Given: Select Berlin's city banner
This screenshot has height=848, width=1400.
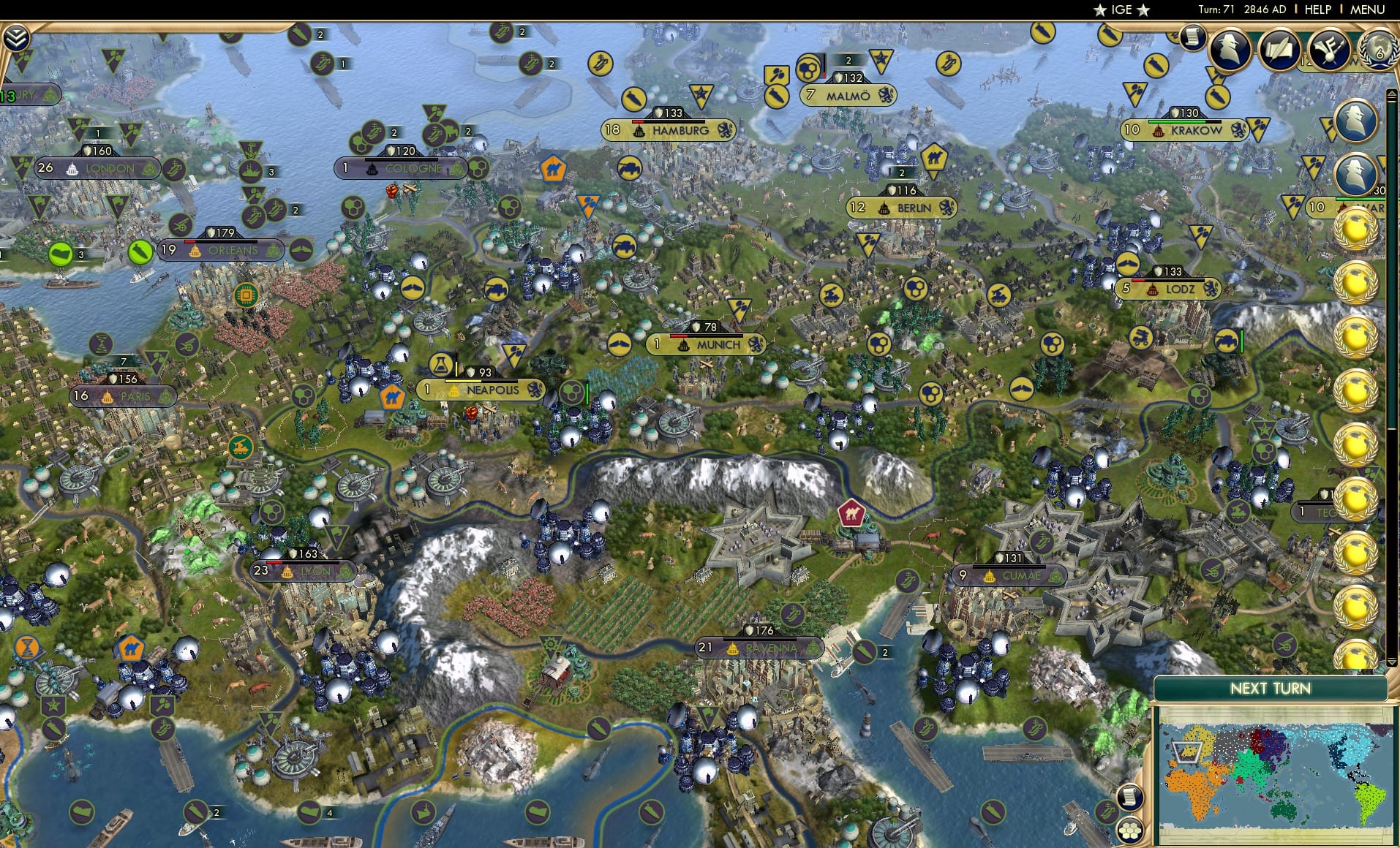Looking at the screenshot, I should pos(901,208).
